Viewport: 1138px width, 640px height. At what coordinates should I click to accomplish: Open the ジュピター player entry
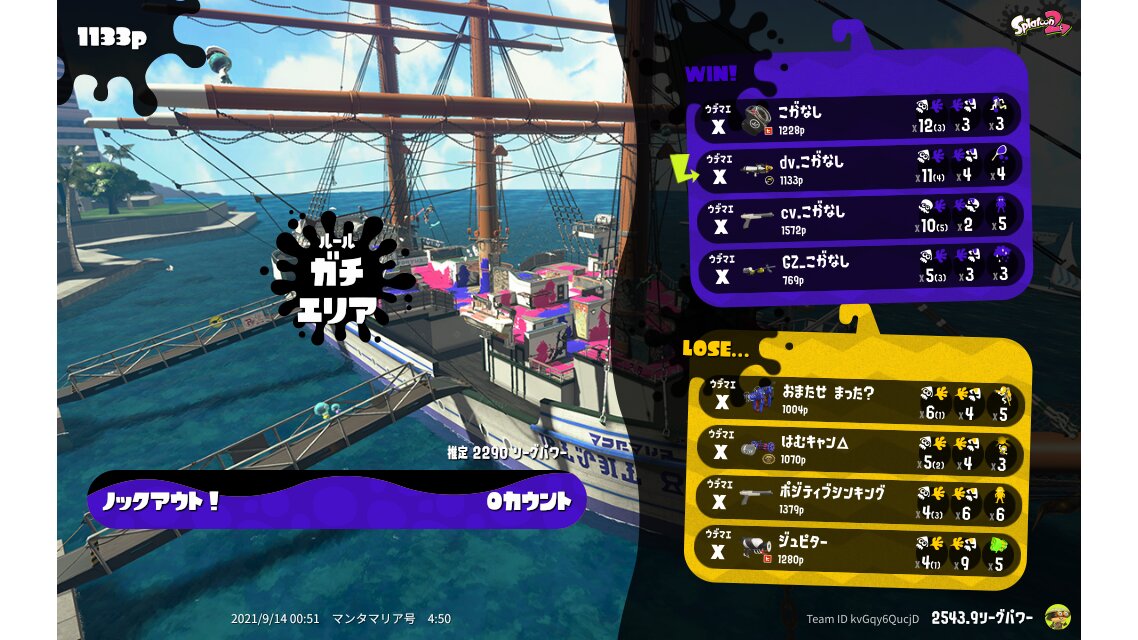(x=858, y=550)
